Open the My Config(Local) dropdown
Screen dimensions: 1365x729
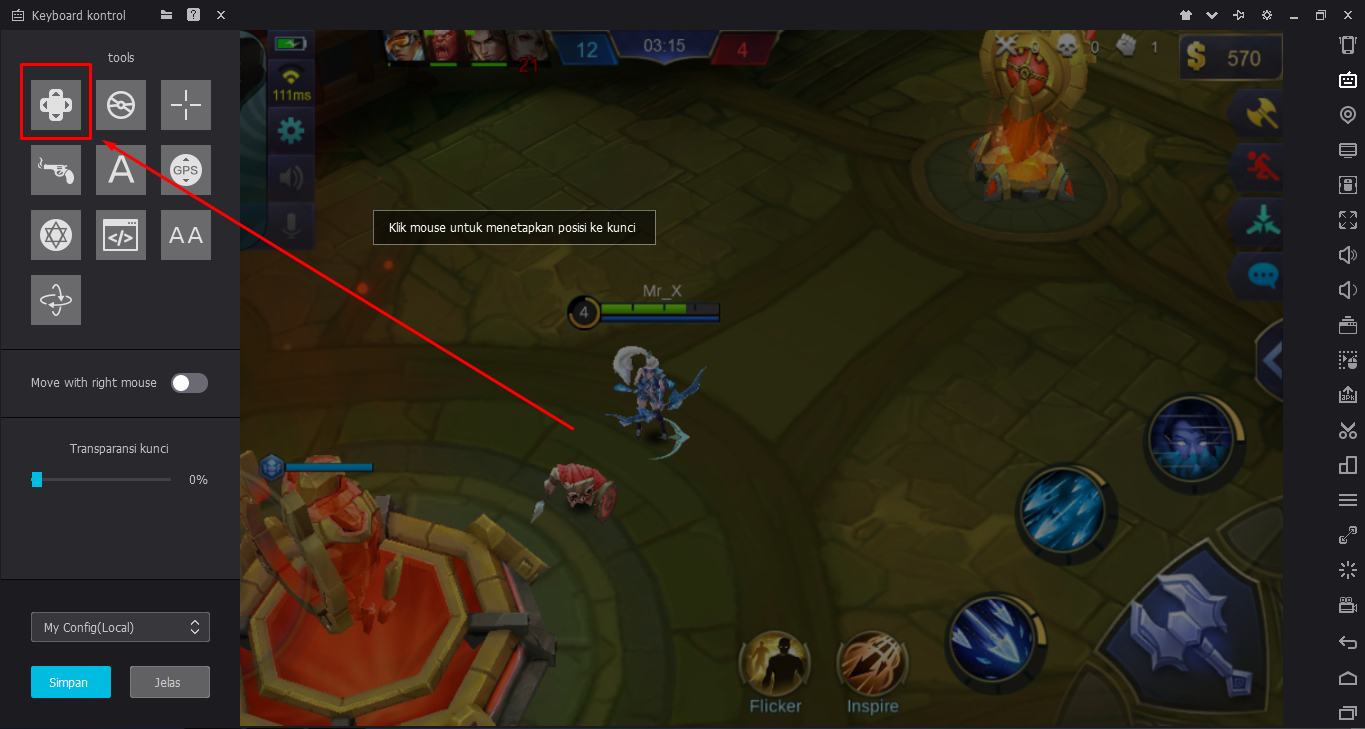coord(120,627)
